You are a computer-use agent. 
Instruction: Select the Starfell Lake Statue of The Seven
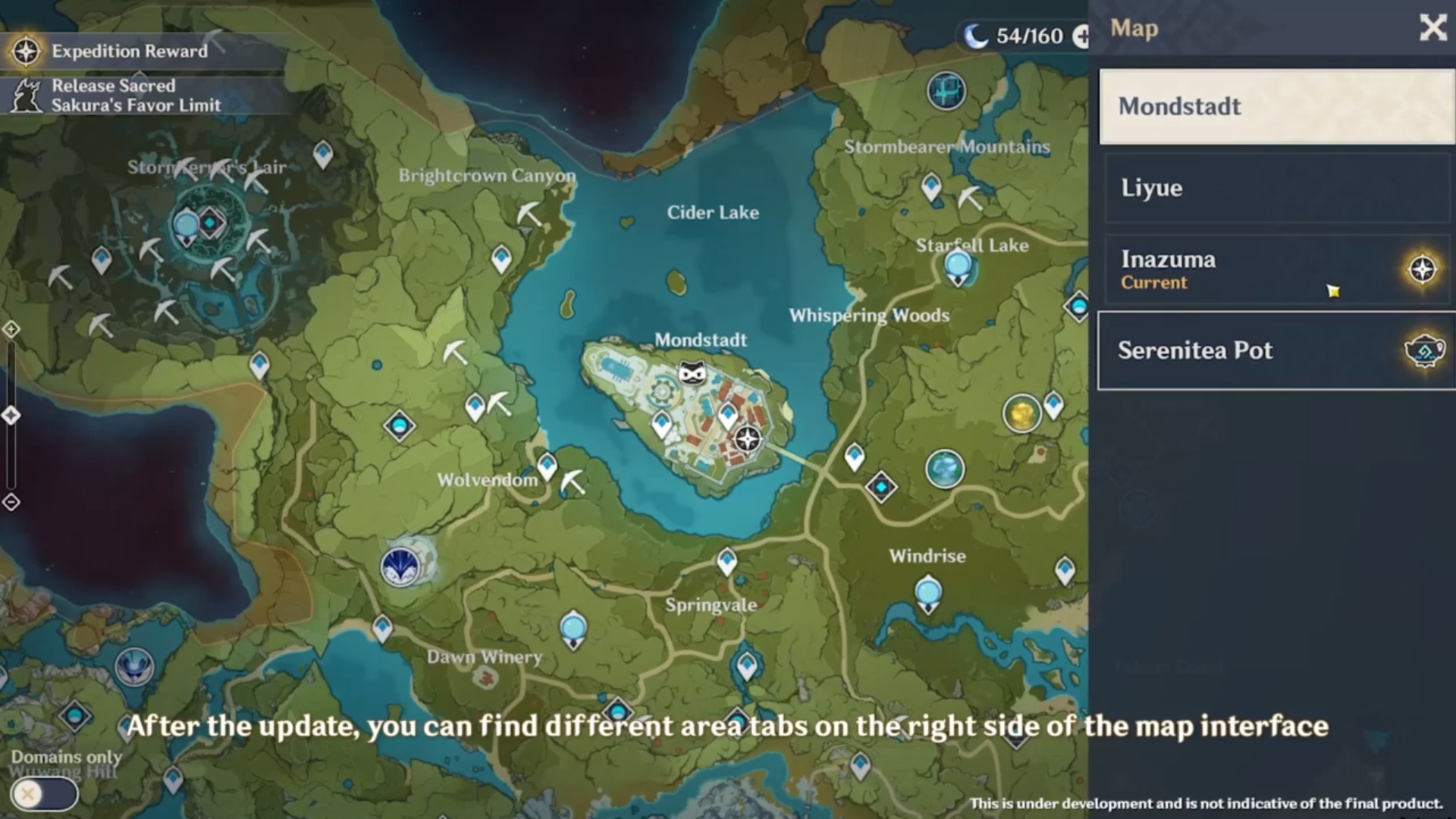coord(959,268)
